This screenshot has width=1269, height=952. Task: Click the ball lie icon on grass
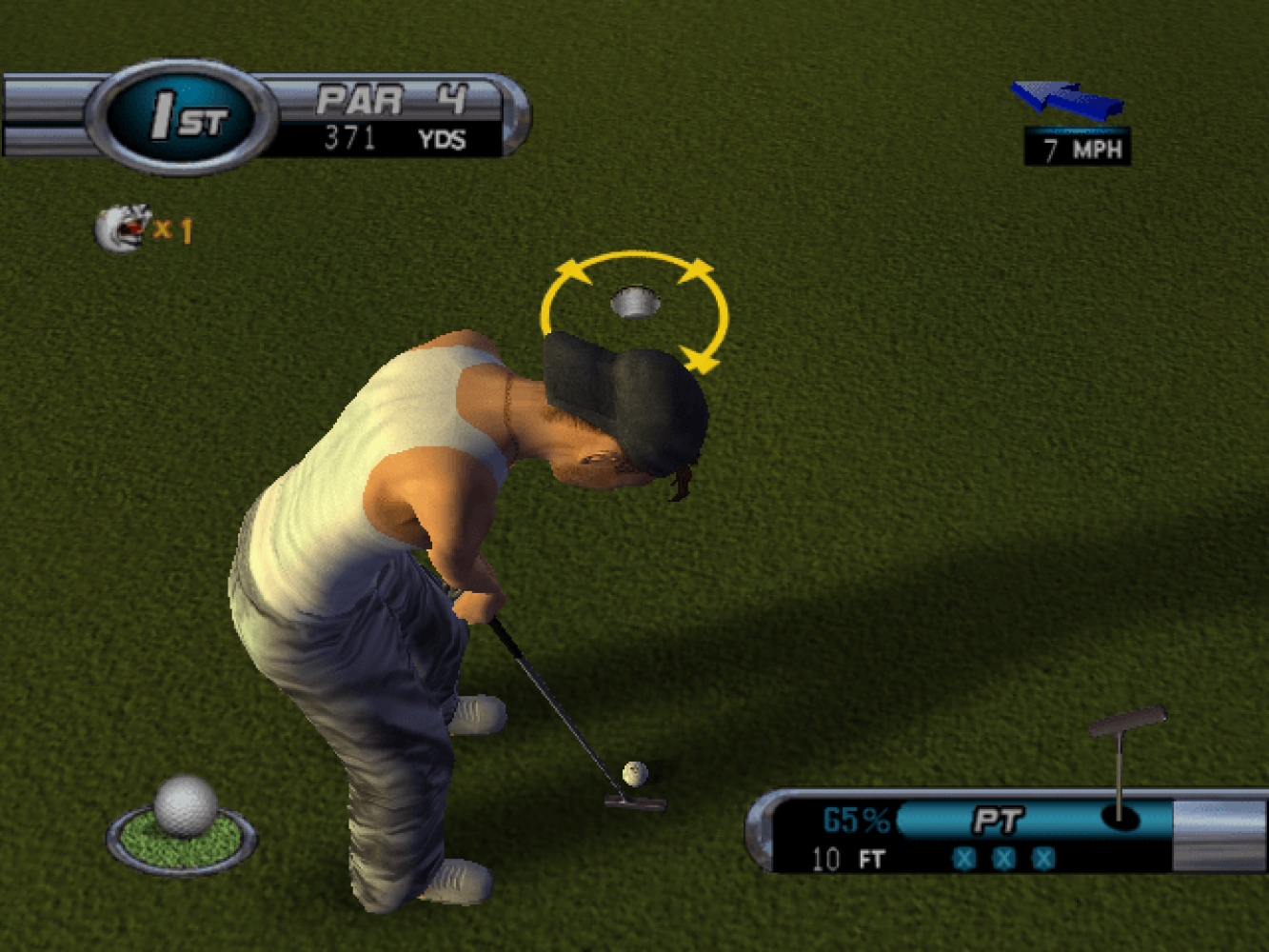(182, 824)
